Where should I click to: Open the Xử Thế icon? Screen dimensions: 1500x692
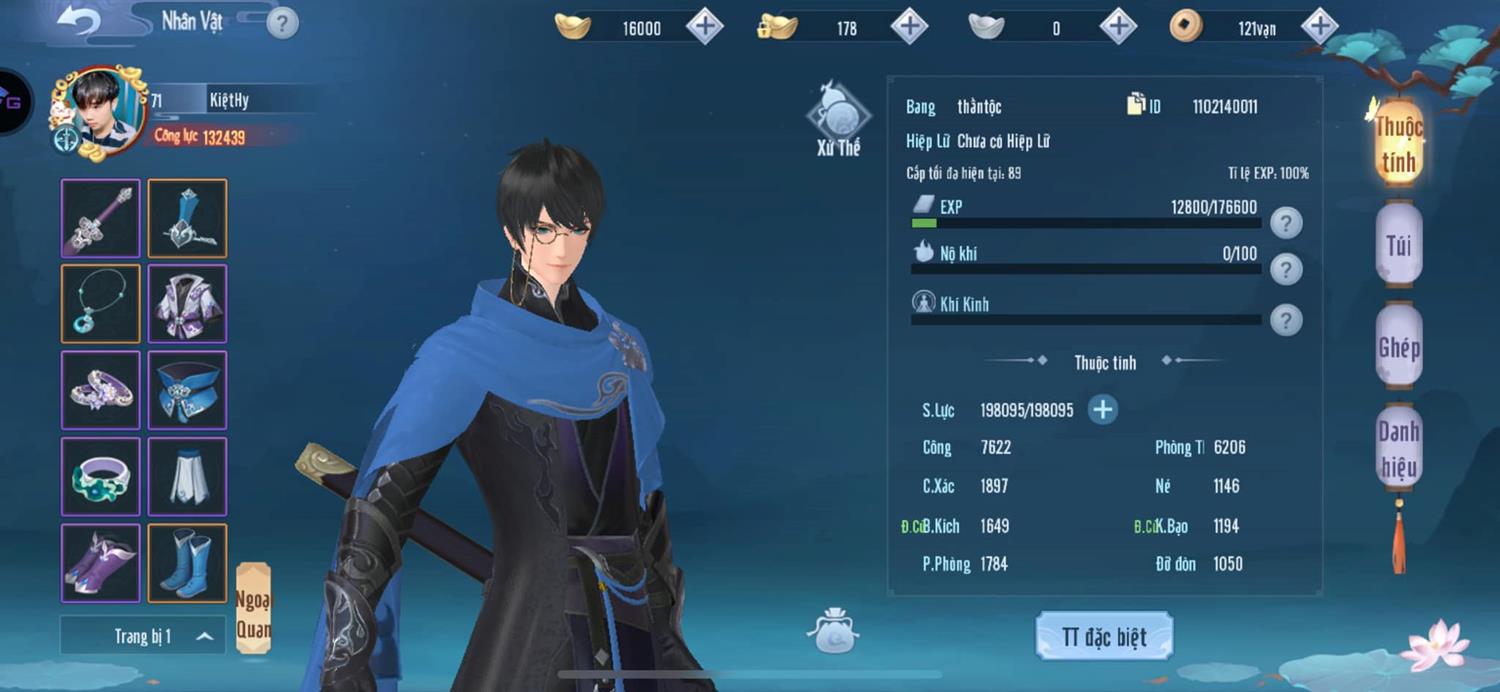(x=838, y=120)
